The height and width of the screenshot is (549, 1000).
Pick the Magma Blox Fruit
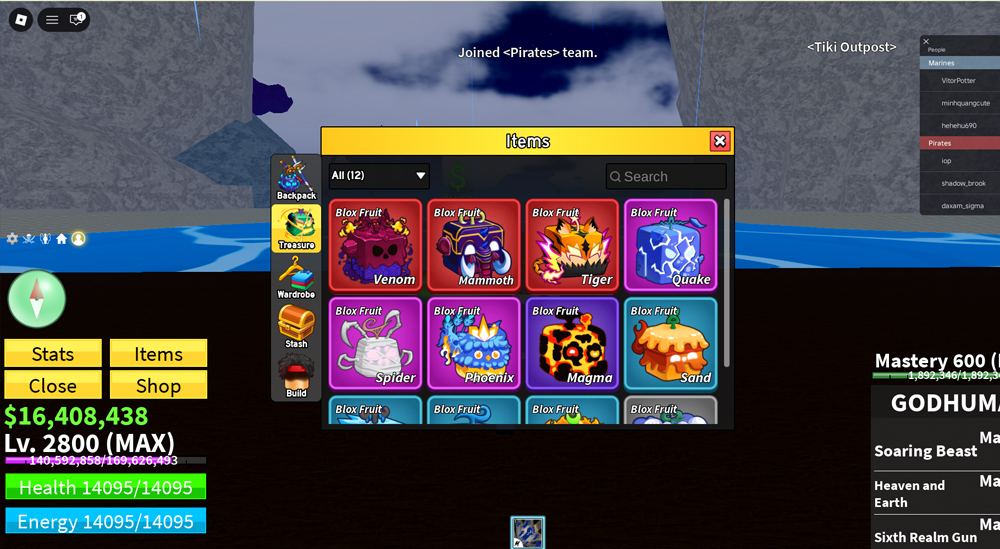click(572, 343)
